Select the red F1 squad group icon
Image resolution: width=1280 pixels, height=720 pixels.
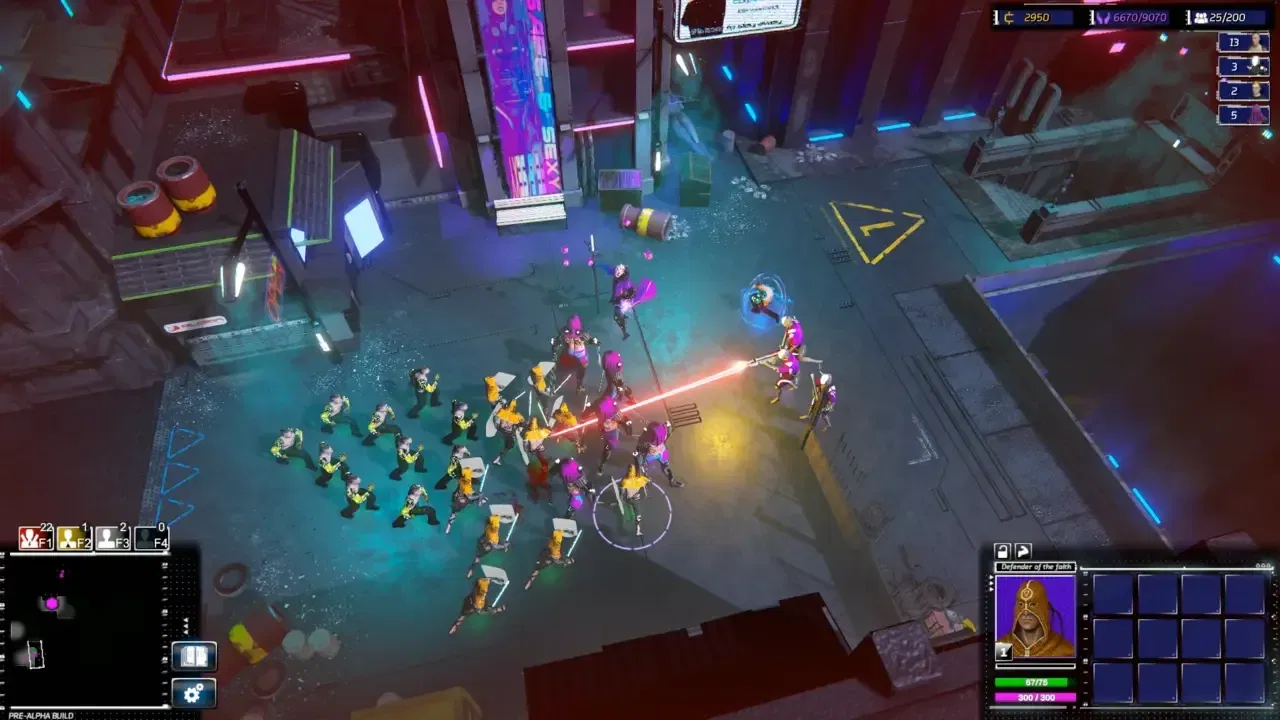(33, 537)
